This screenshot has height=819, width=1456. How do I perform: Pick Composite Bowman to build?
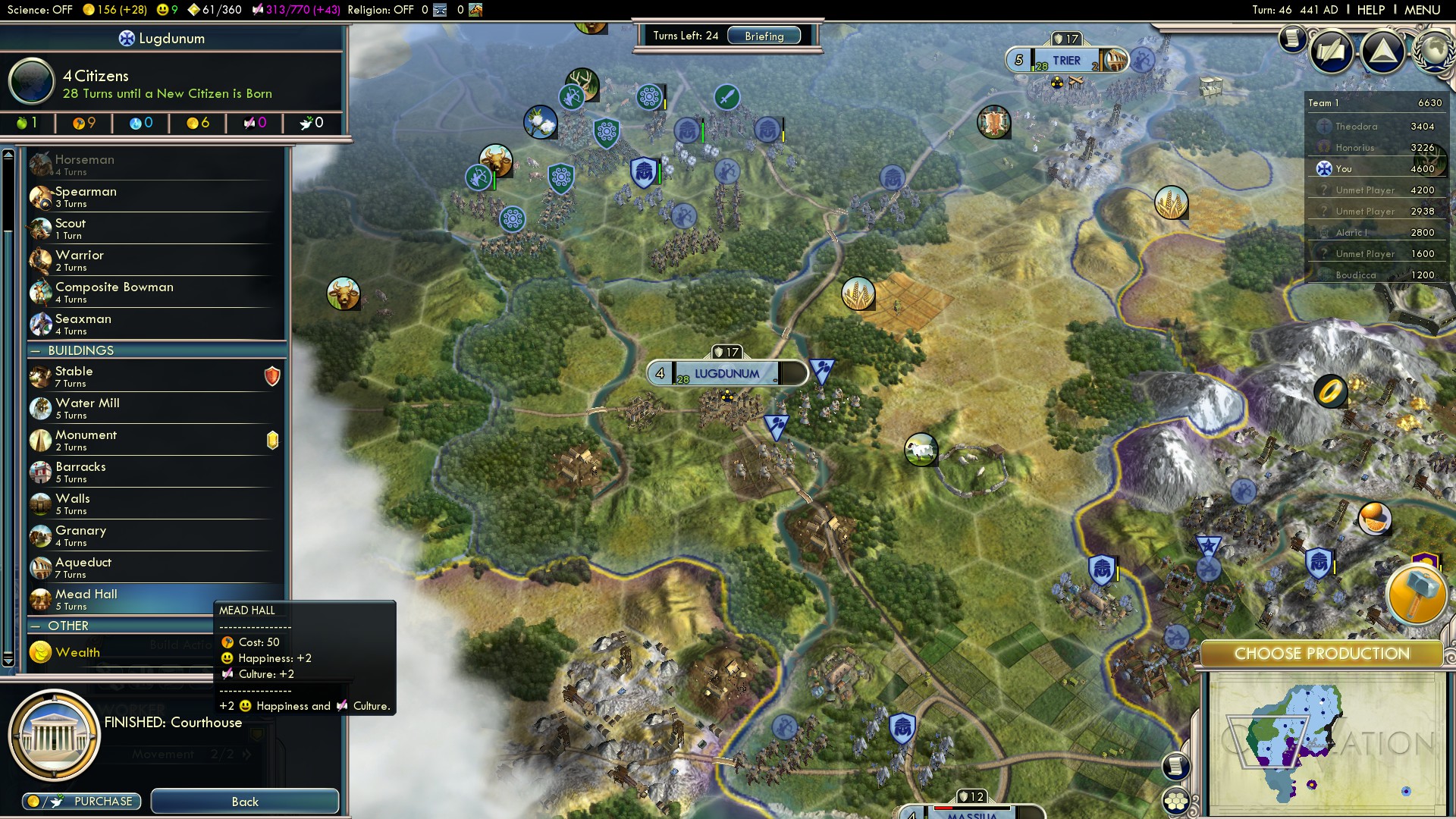pyautogui.click(x=155, y=292)
